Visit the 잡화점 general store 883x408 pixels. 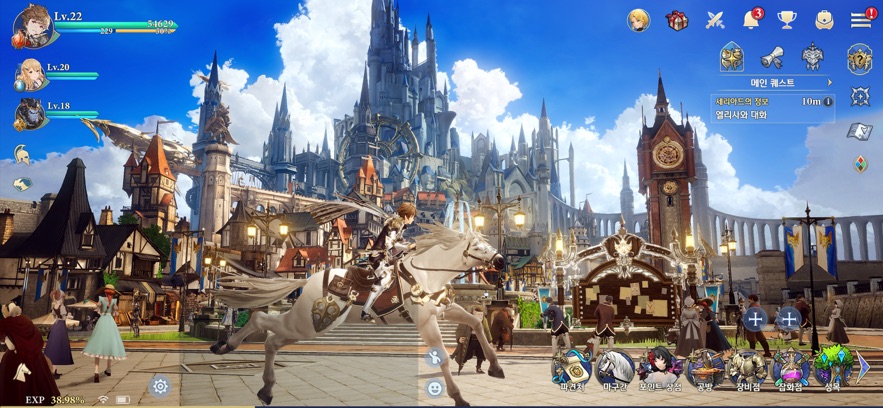coord(790,371)
